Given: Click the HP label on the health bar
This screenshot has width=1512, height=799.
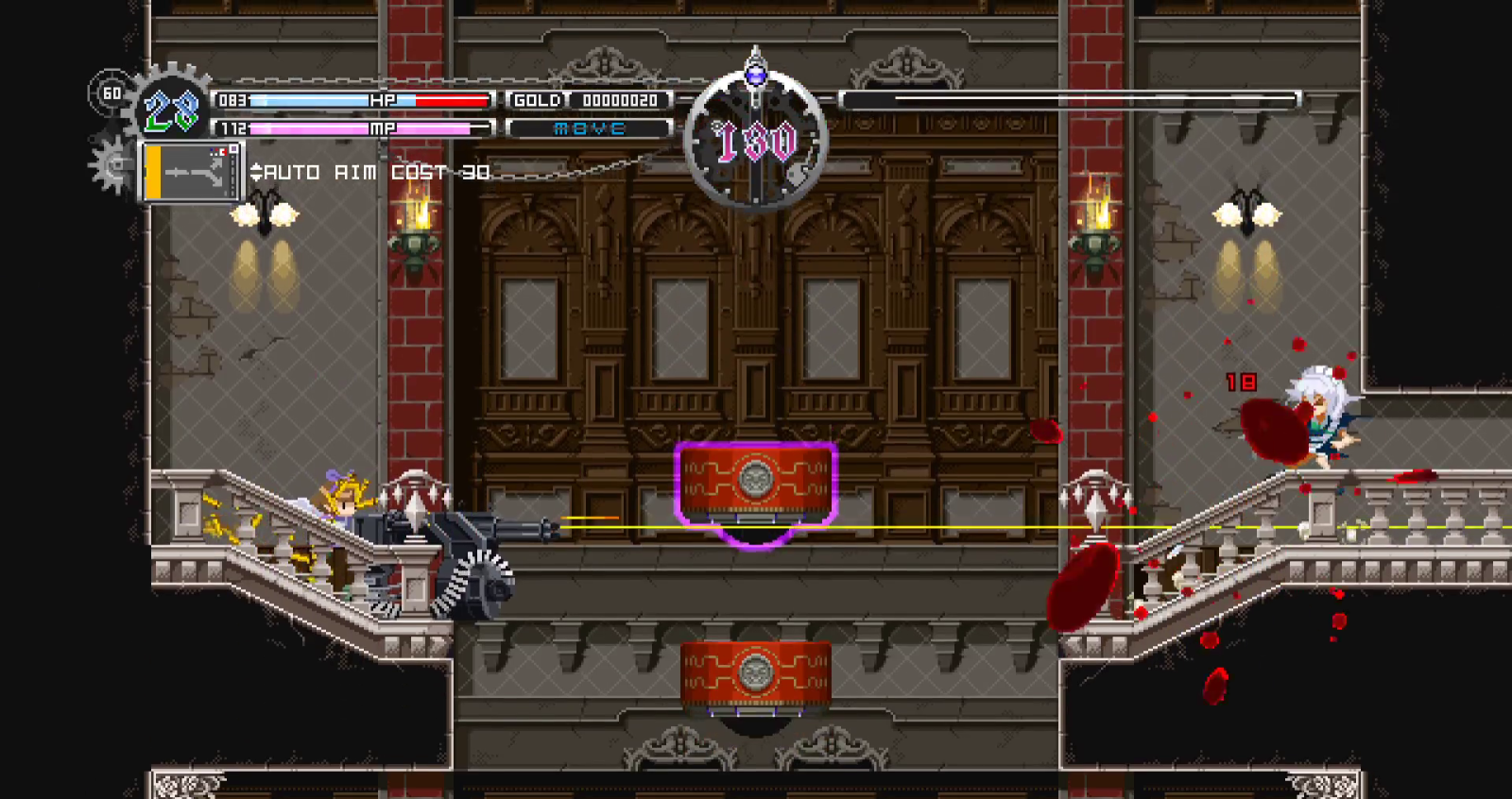Looking at the screenshot, I should (x=382, y=99).
